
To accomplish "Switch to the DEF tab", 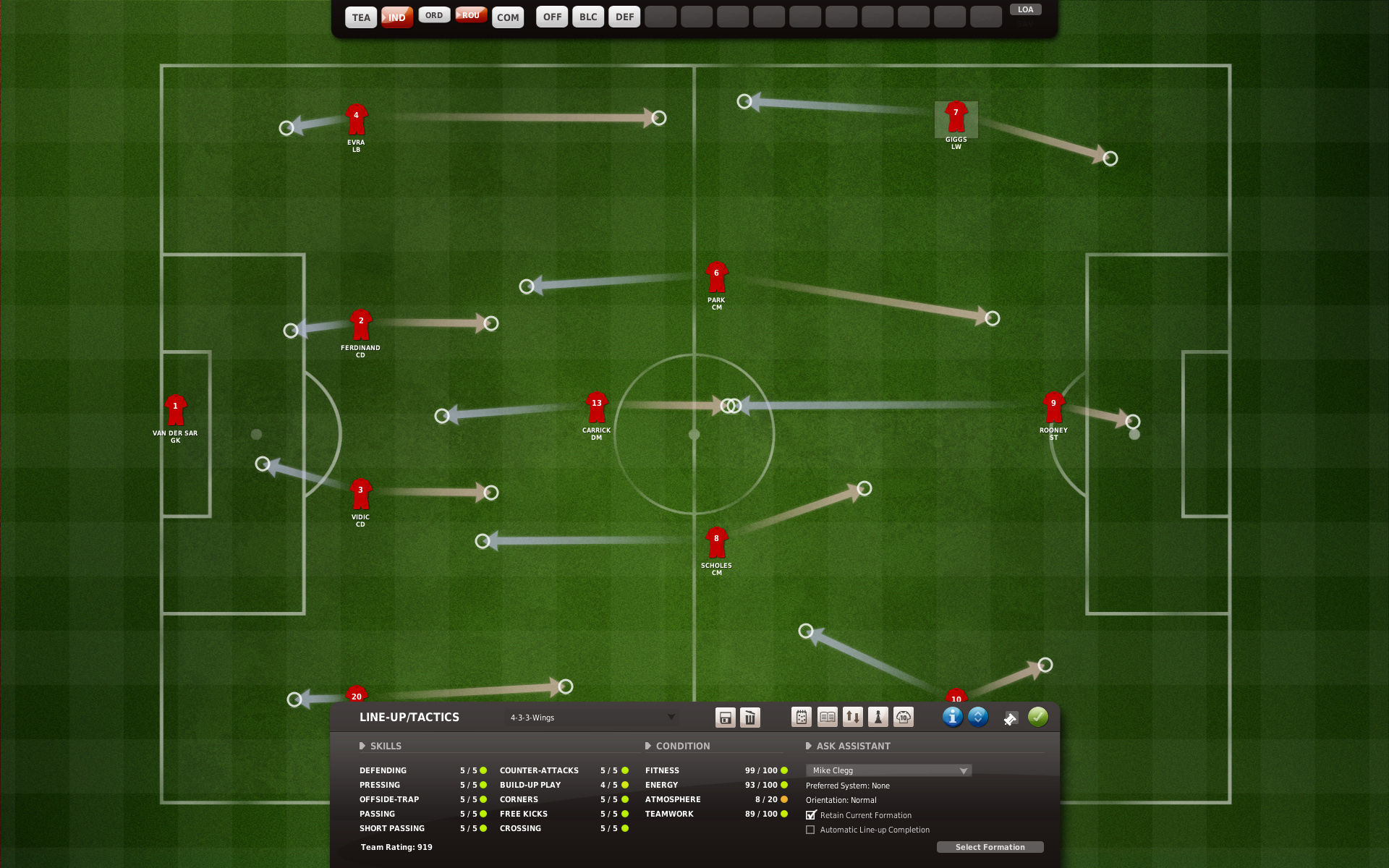I will pos(624,16).
